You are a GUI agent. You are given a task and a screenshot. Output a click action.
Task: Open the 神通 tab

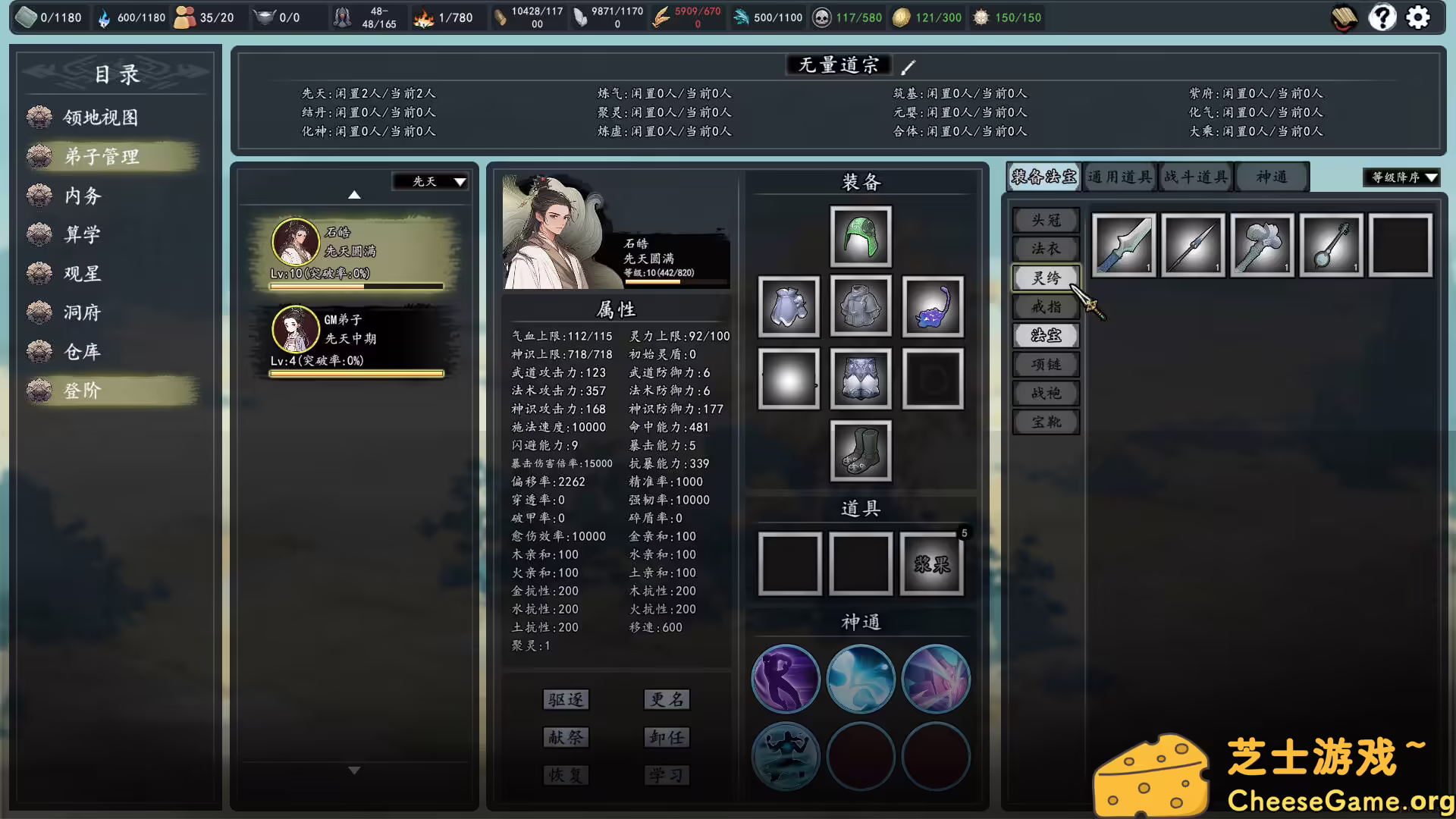coord(1272,177)
